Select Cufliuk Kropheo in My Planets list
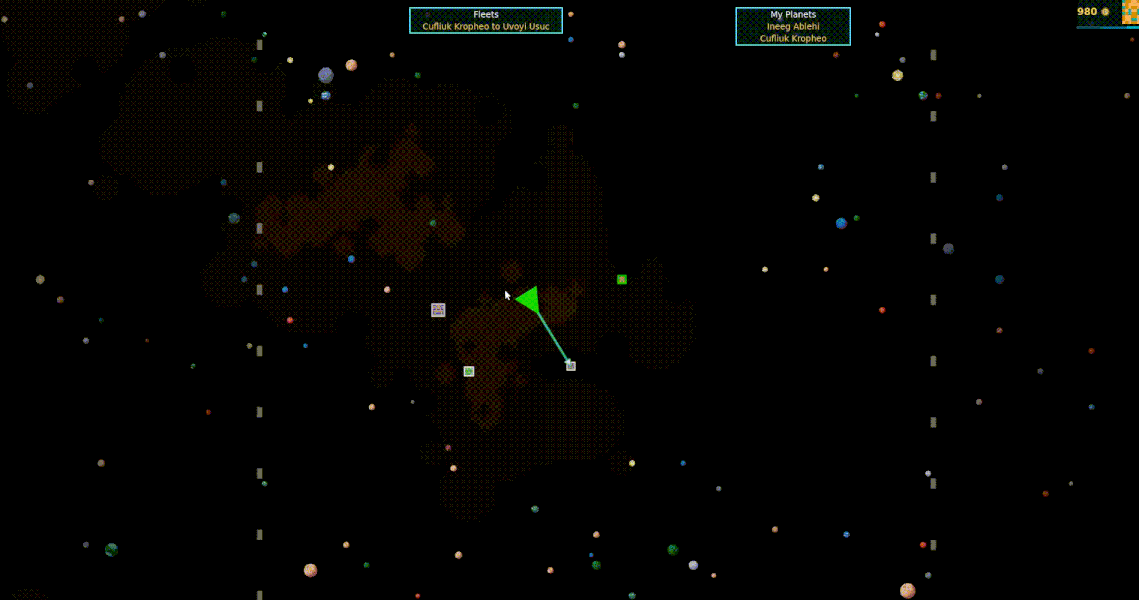 click(793, 38)
